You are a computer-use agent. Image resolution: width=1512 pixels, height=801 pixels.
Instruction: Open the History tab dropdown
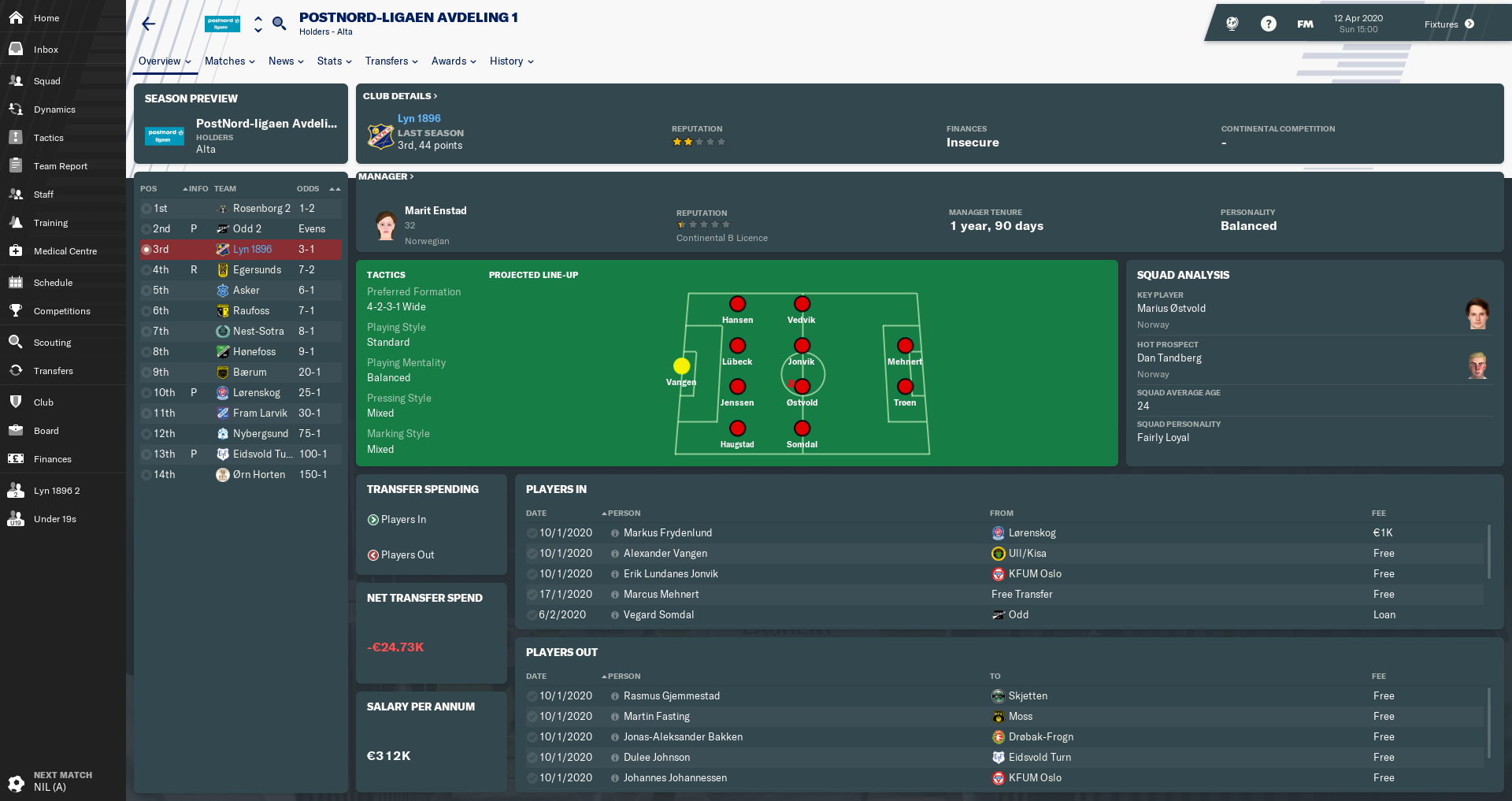pyautogui.click(x=511, y=61)
